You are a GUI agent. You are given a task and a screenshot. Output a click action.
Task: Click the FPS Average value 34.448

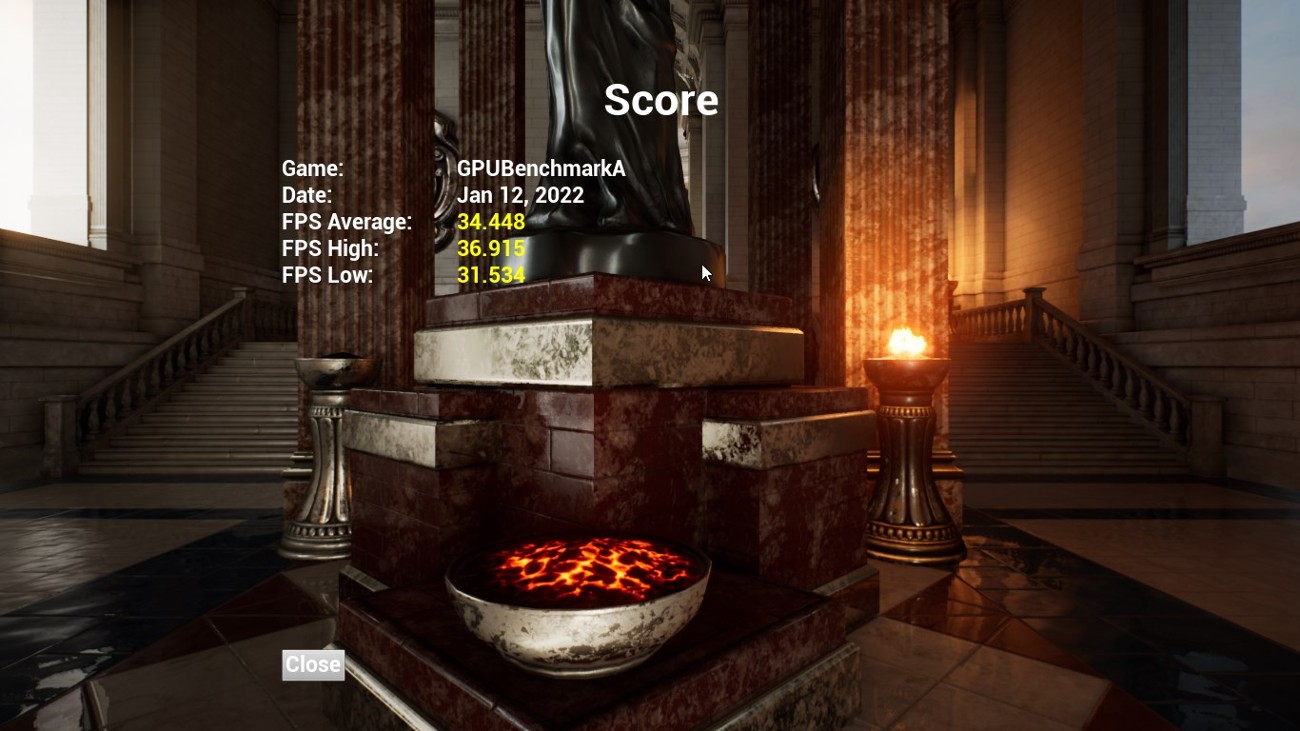pyautogui.click(x=490, y=221)
